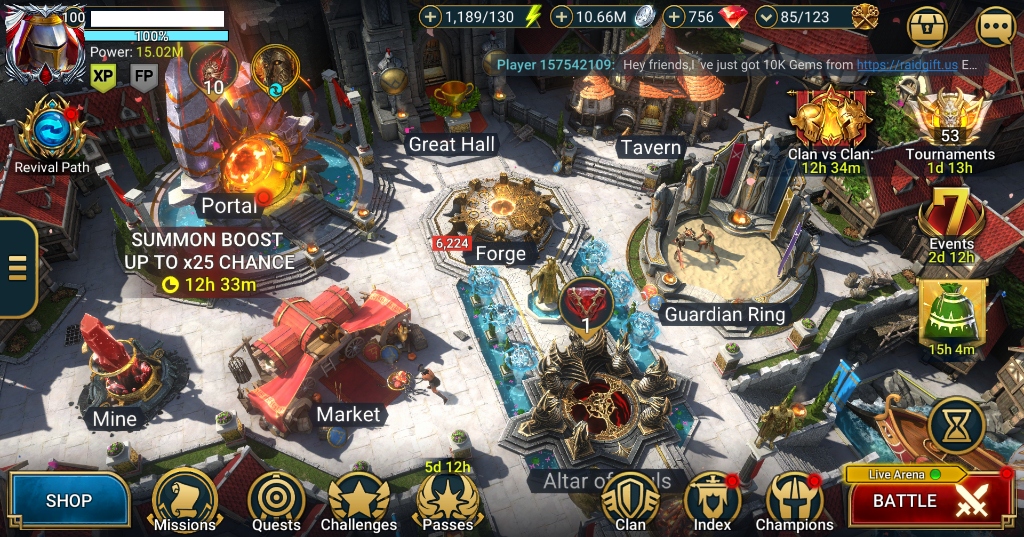Open the Clan menu
Screen dimensions: 1024x537
[630, 500]
